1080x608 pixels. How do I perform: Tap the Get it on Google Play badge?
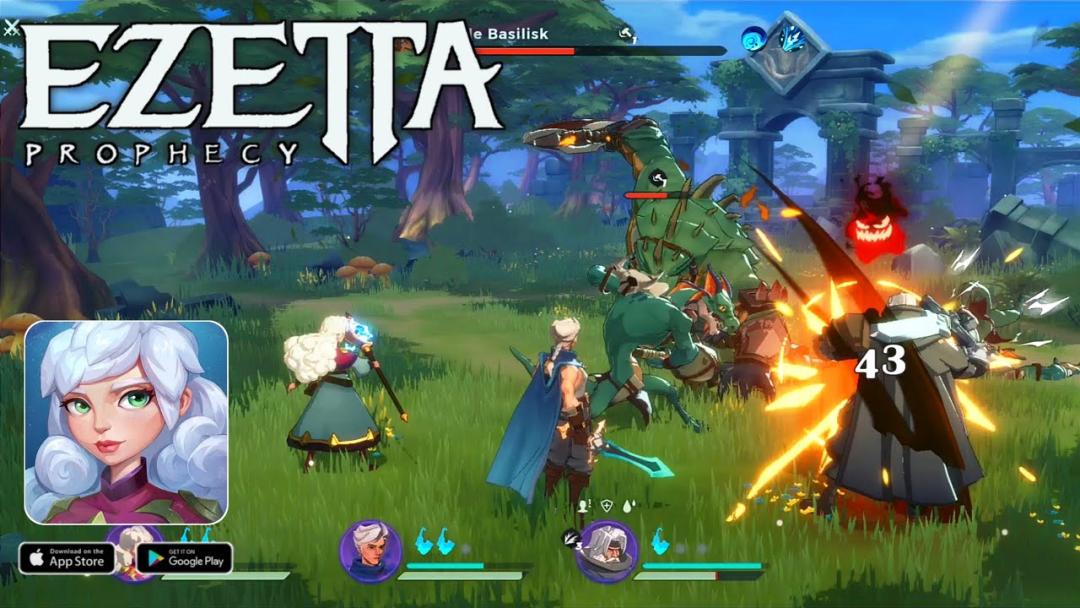click(185, 557)
